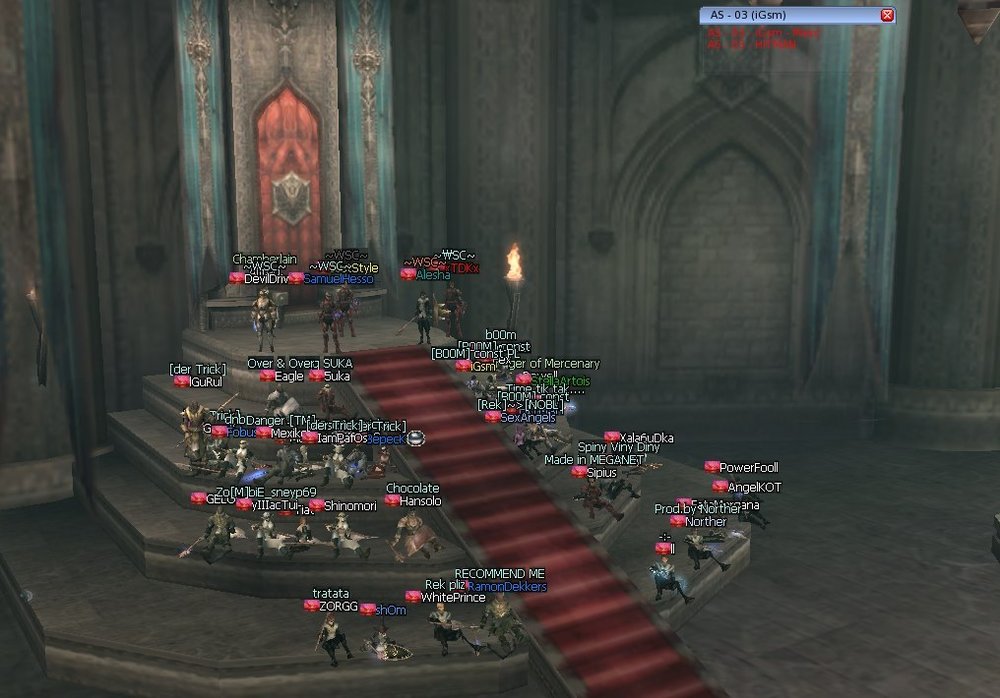
Task: Close the AS - 03 (iGsm) window
Action: click(887, 15)
